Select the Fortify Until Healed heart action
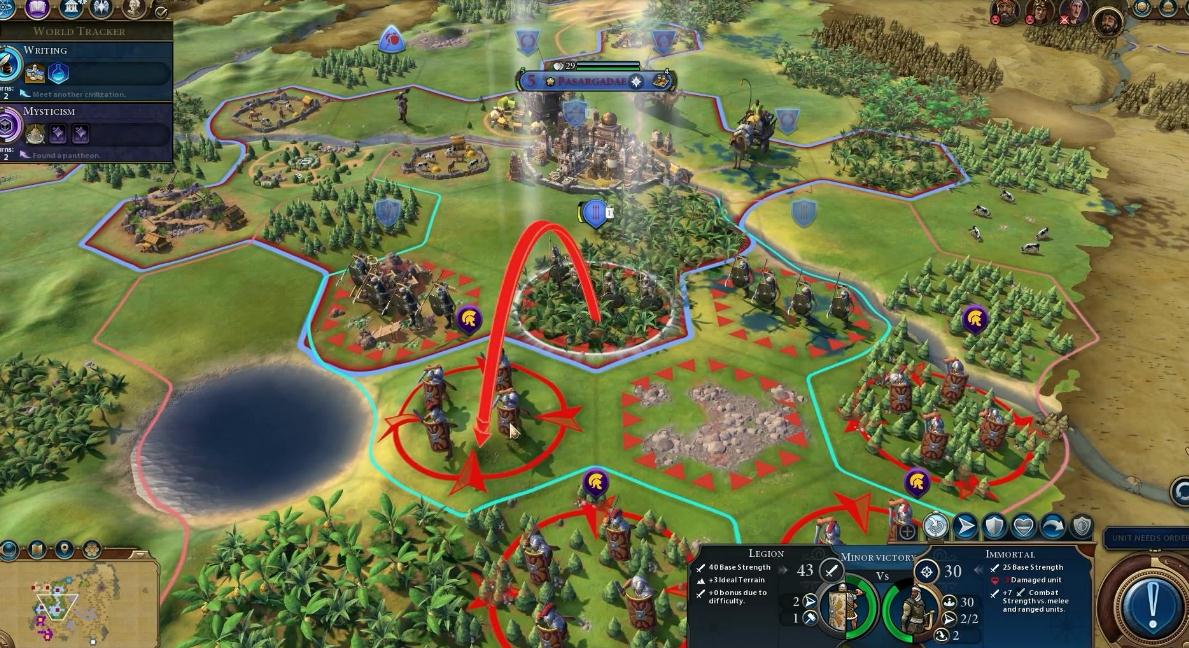 [1024, 526]
